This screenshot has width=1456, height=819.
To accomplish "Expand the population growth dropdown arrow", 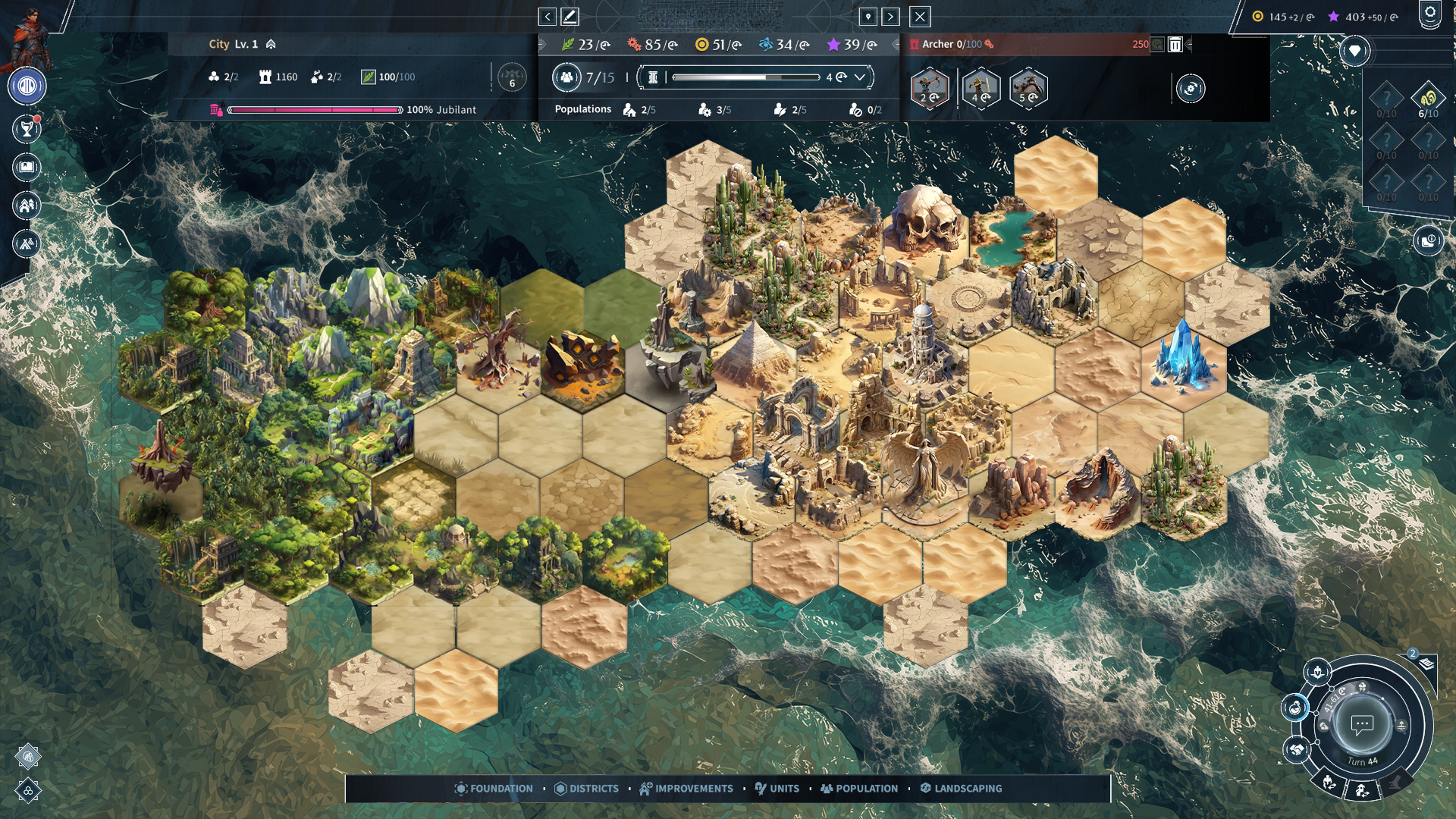I will click(860, 77).
